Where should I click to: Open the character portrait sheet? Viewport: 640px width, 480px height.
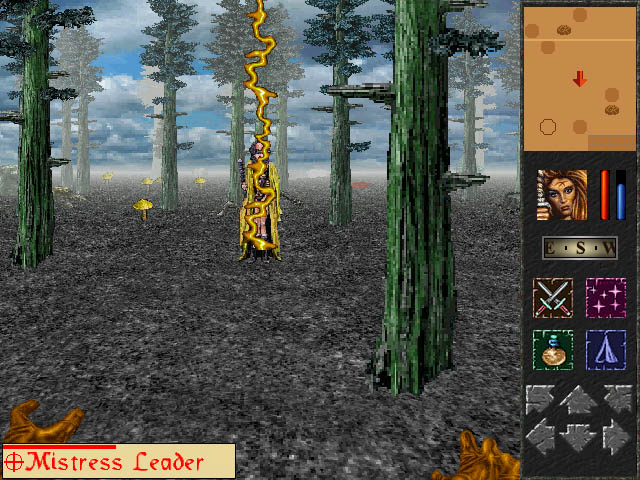point(562,195)
